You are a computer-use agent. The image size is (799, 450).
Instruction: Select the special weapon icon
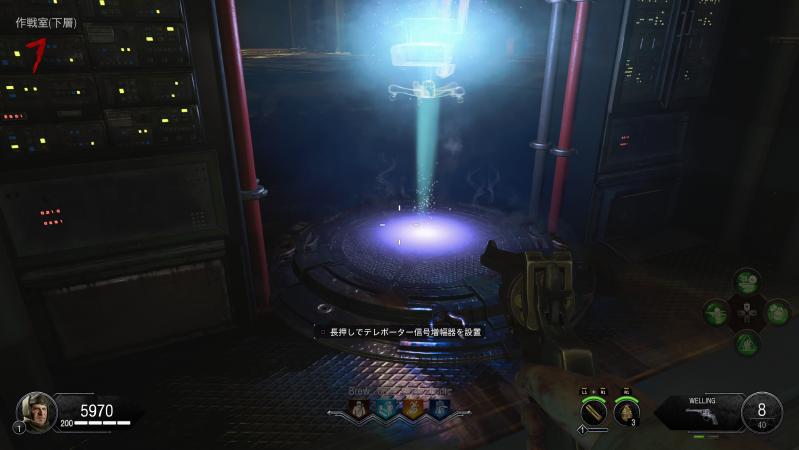(x=594, y=410)
